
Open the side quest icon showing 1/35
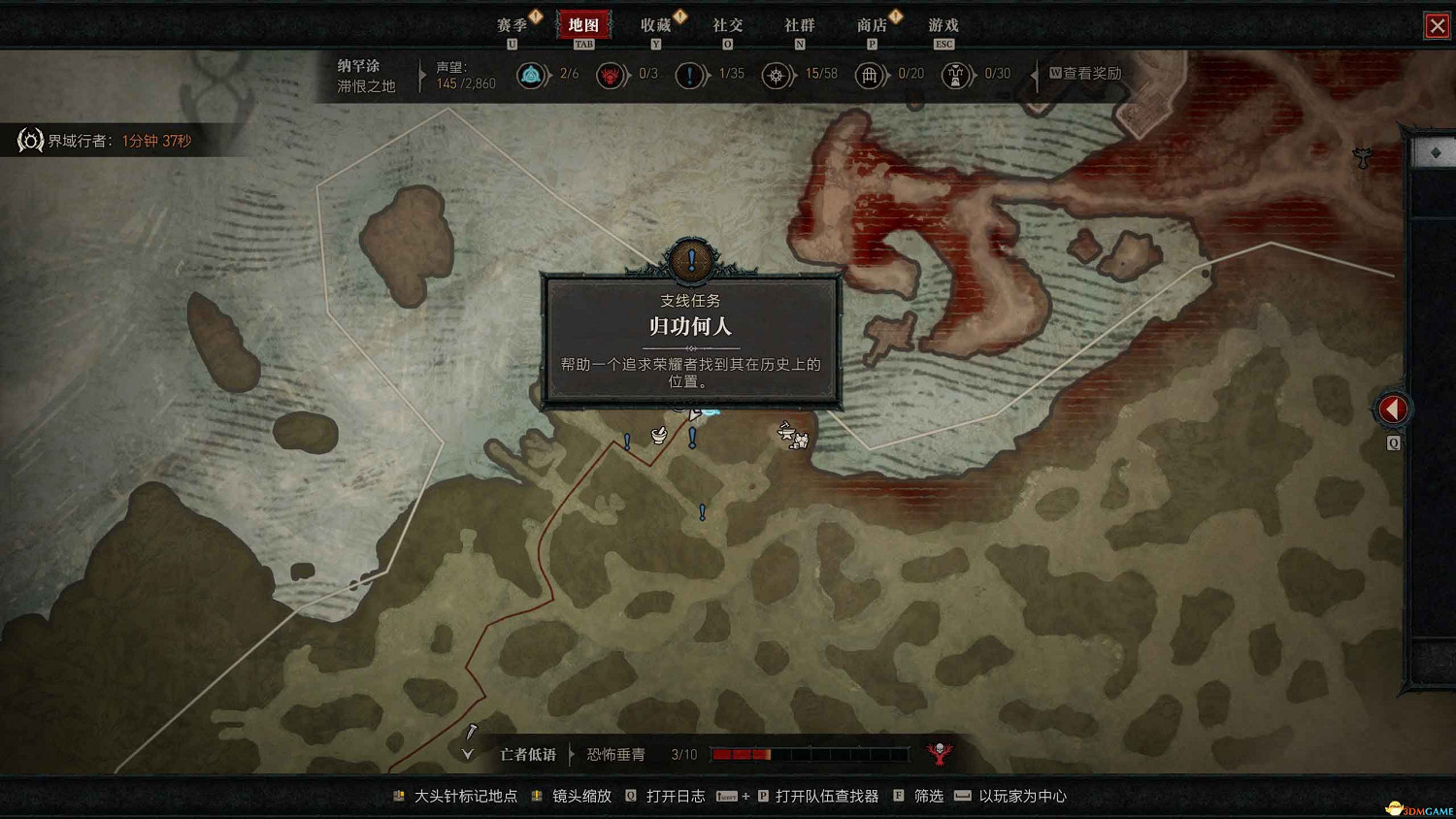[691, 75]
